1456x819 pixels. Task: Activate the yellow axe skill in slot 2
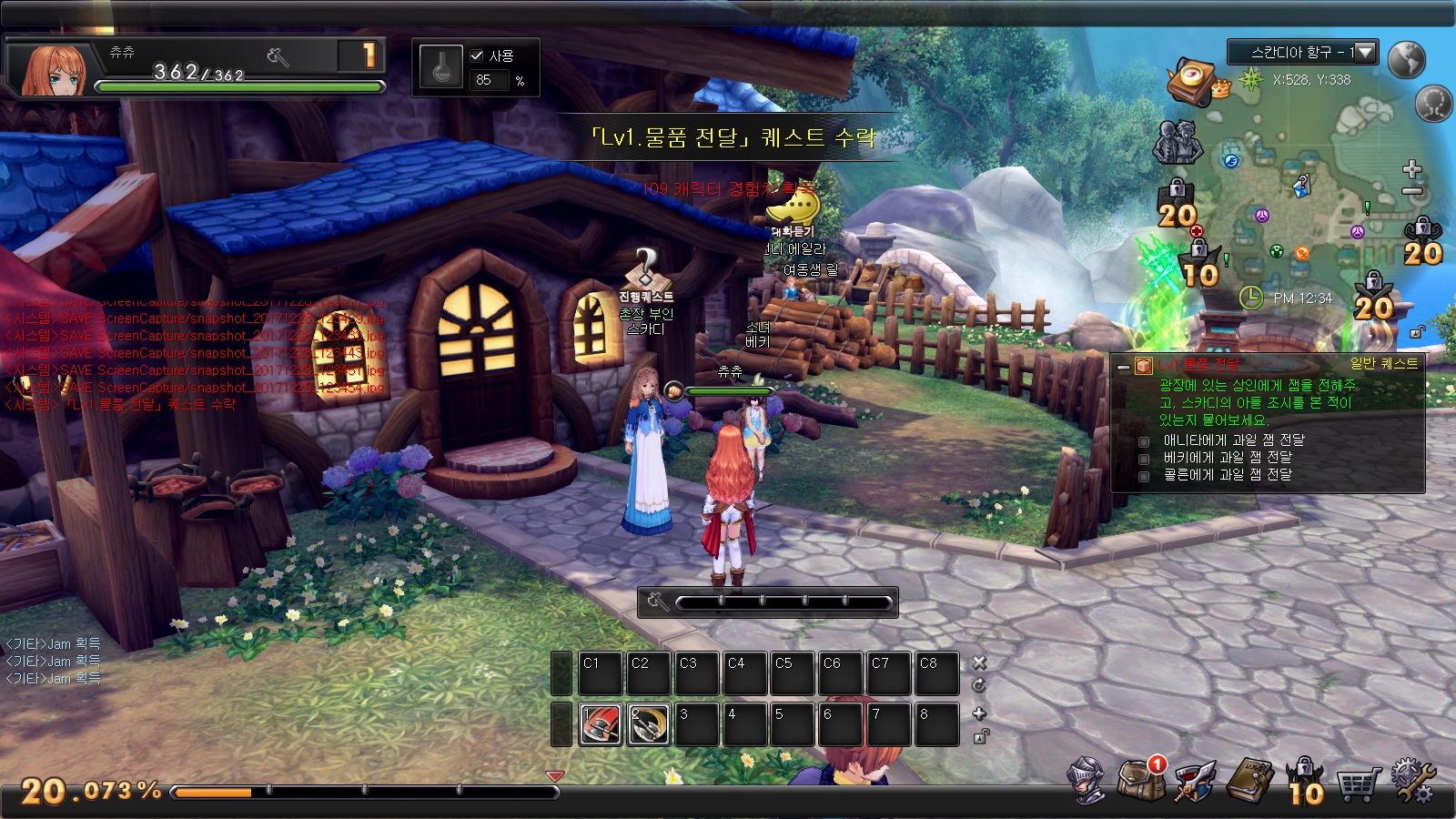click(x=649, y=724)
